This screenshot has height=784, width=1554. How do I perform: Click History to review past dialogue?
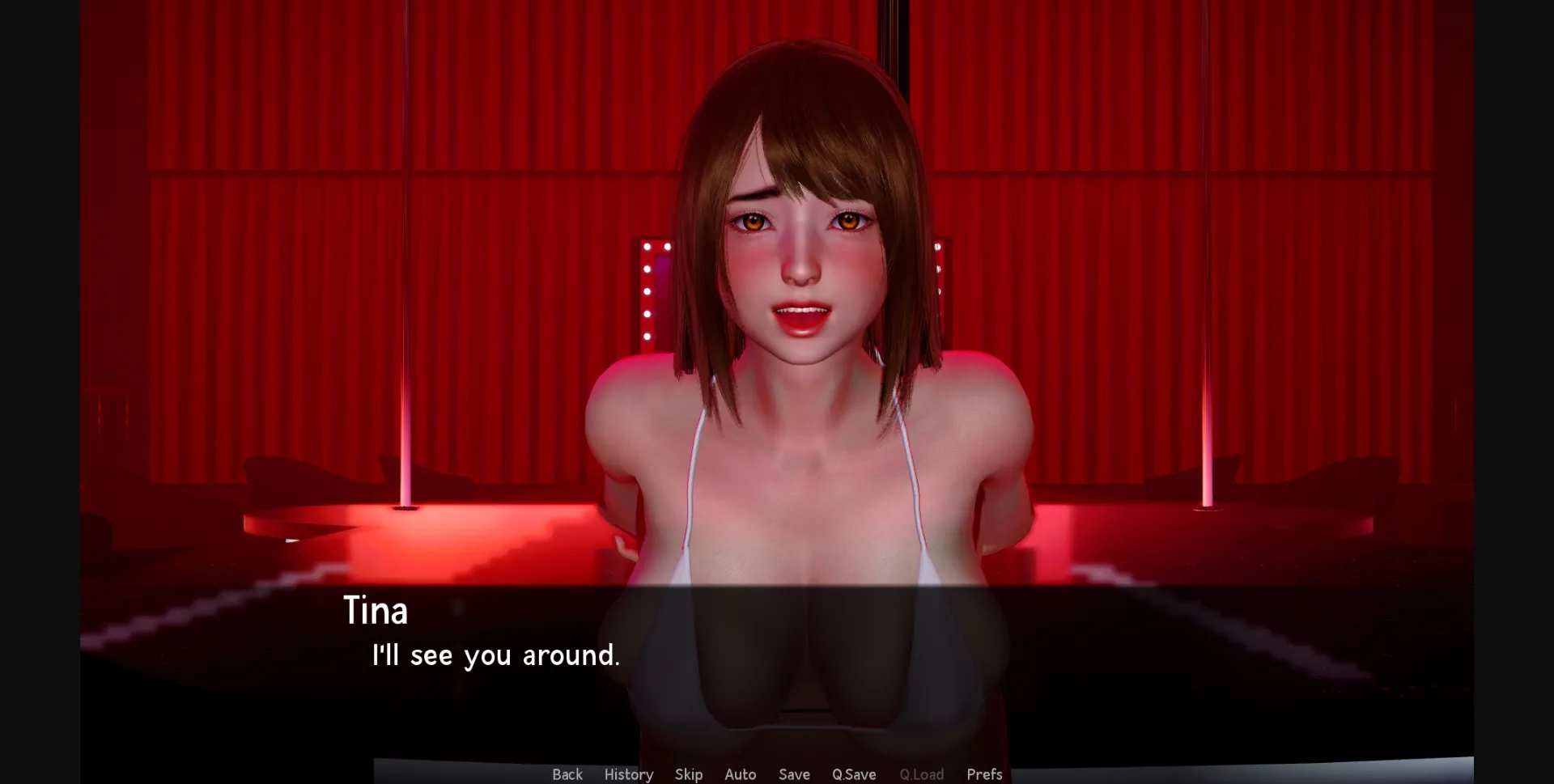(x=629, y=774)
